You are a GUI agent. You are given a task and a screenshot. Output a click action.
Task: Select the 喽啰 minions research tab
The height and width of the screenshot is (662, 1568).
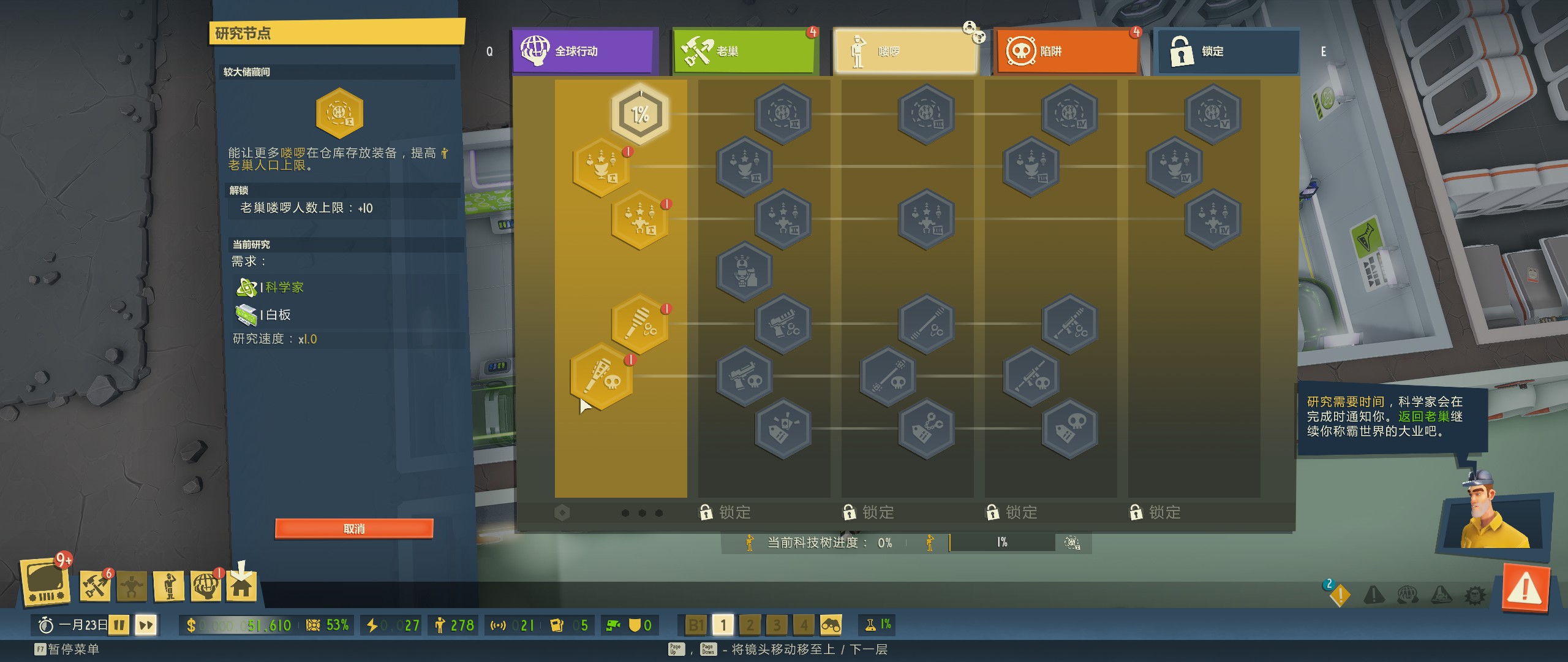tap(905, 51)
